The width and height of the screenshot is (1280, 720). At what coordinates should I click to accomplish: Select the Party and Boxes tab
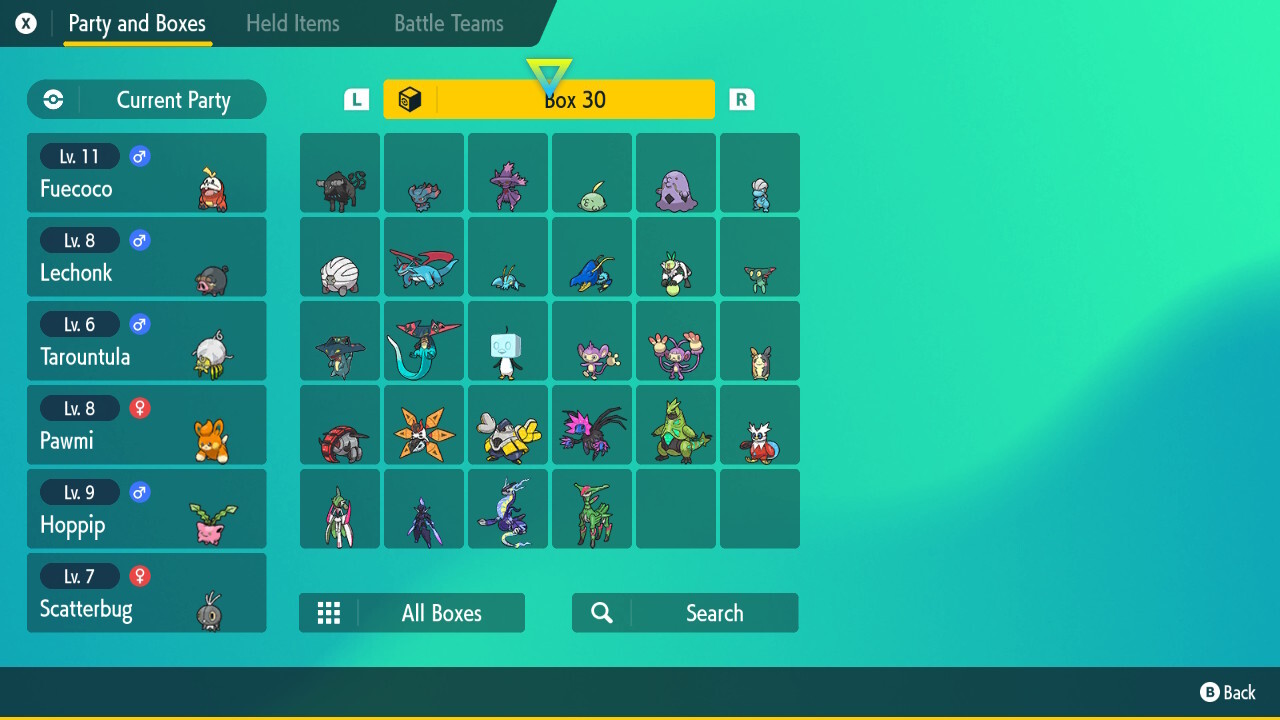pos(137,24)
